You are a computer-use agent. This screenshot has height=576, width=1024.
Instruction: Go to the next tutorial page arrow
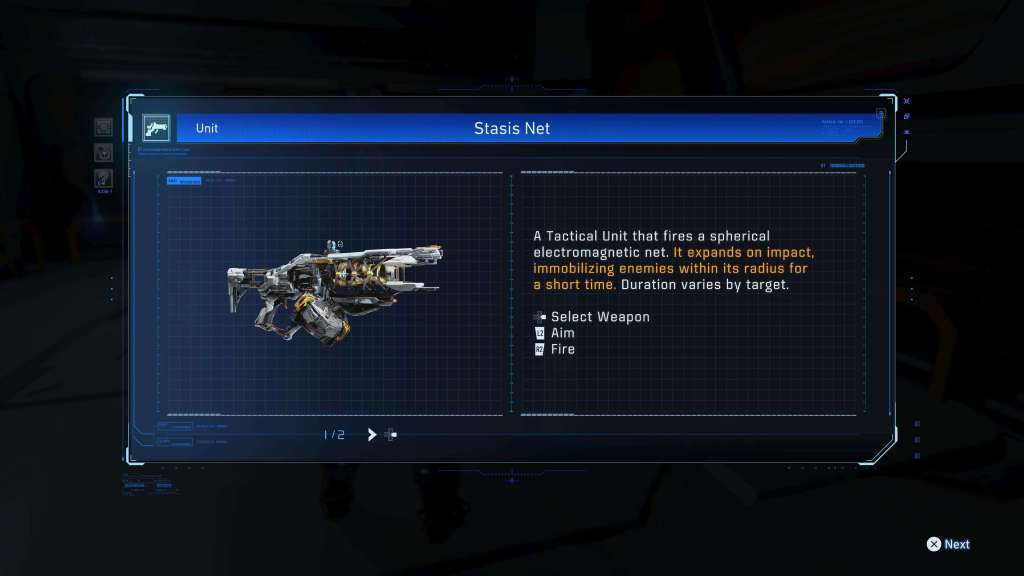[372, 434]
